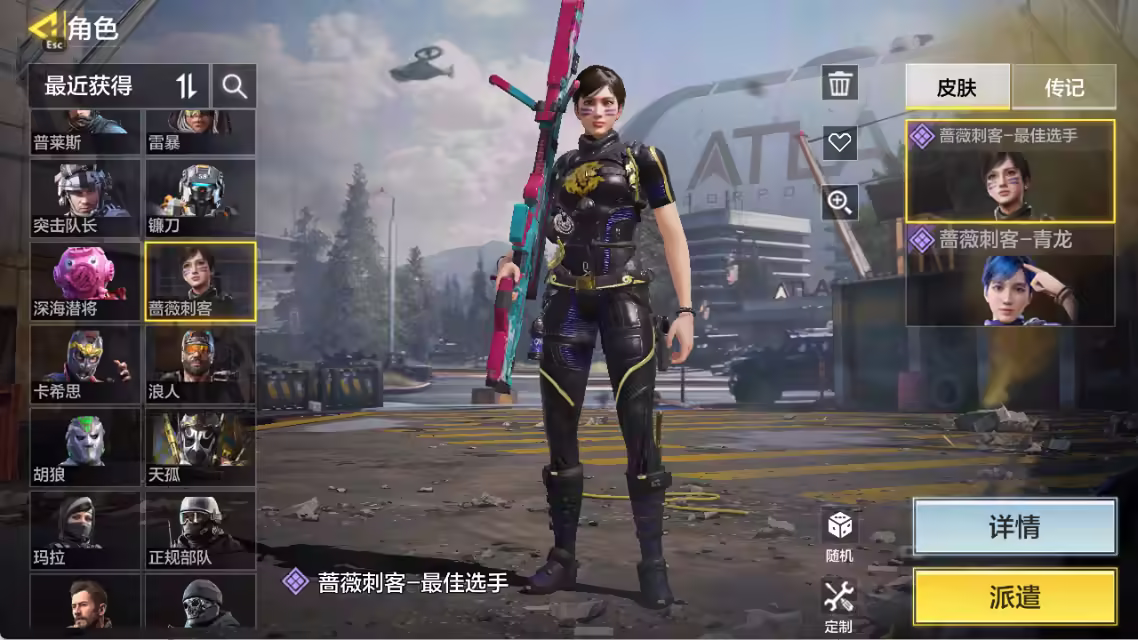Click the trash can delete icon
1138x640 pixels.
click(840, 83)
